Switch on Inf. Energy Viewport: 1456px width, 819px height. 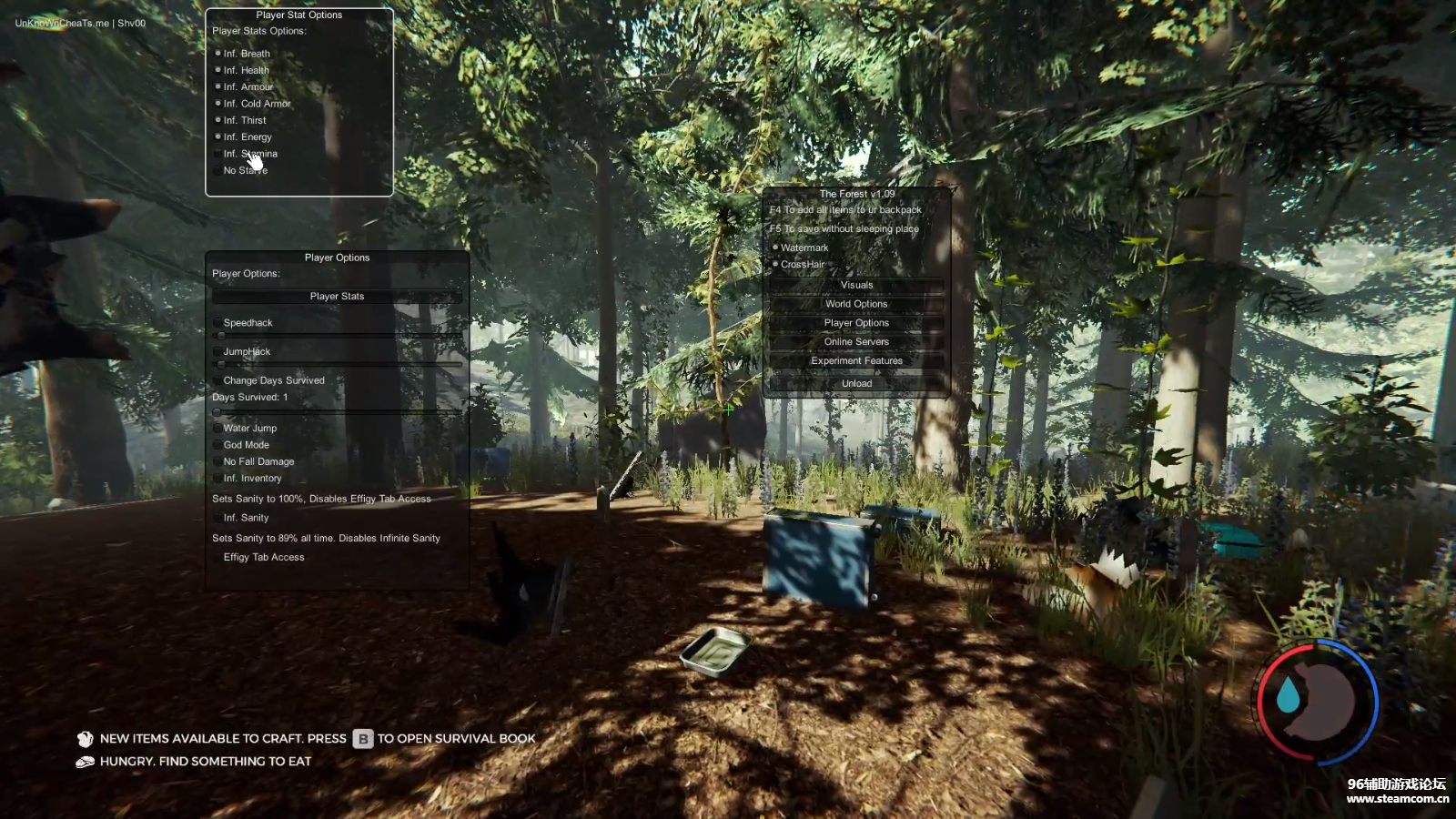point(218,137)
